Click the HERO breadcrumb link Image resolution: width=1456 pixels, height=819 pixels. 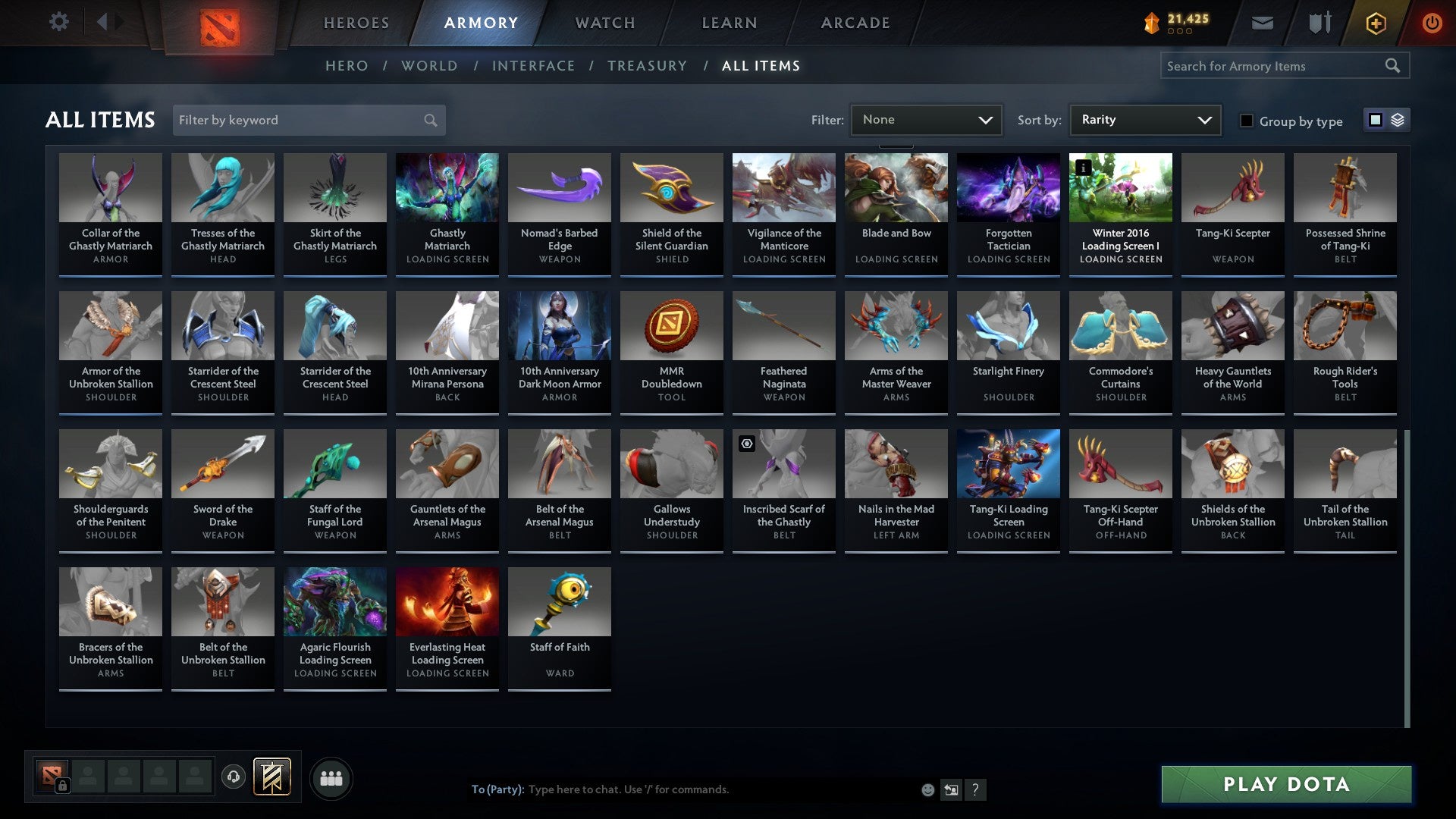pyautogui.click(x=347, y=66)
